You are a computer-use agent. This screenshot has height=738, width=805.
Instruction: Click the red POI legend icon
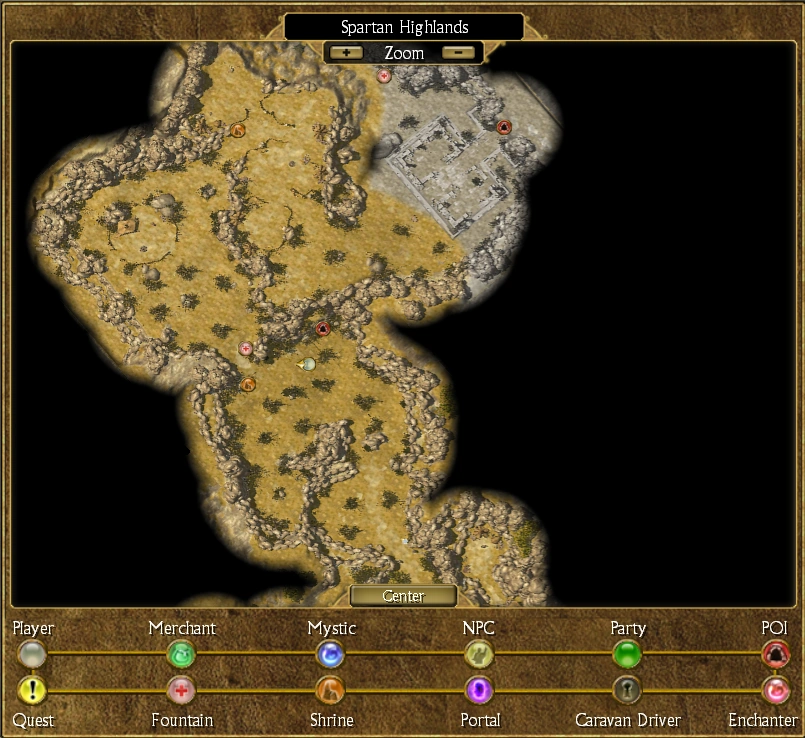[x=775, y=655]
